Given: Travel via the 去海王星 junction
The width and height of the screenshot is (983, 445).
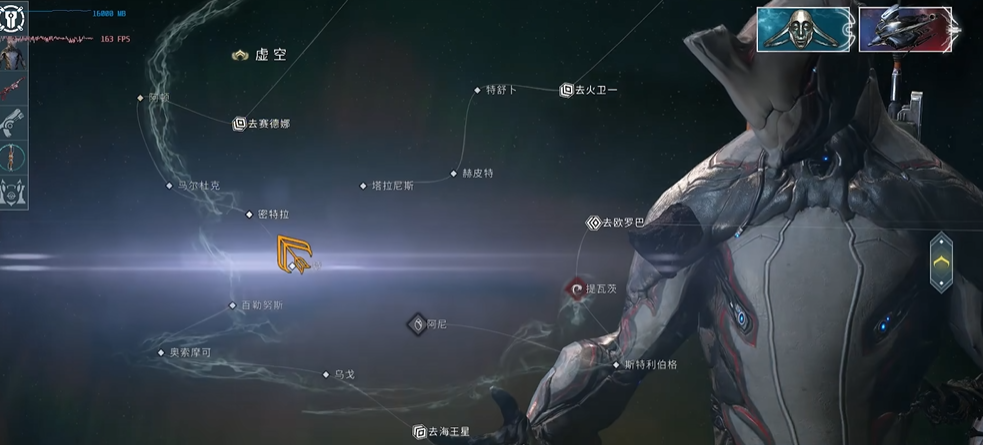Looking at the screenshot, I should [x=420, y=432].
